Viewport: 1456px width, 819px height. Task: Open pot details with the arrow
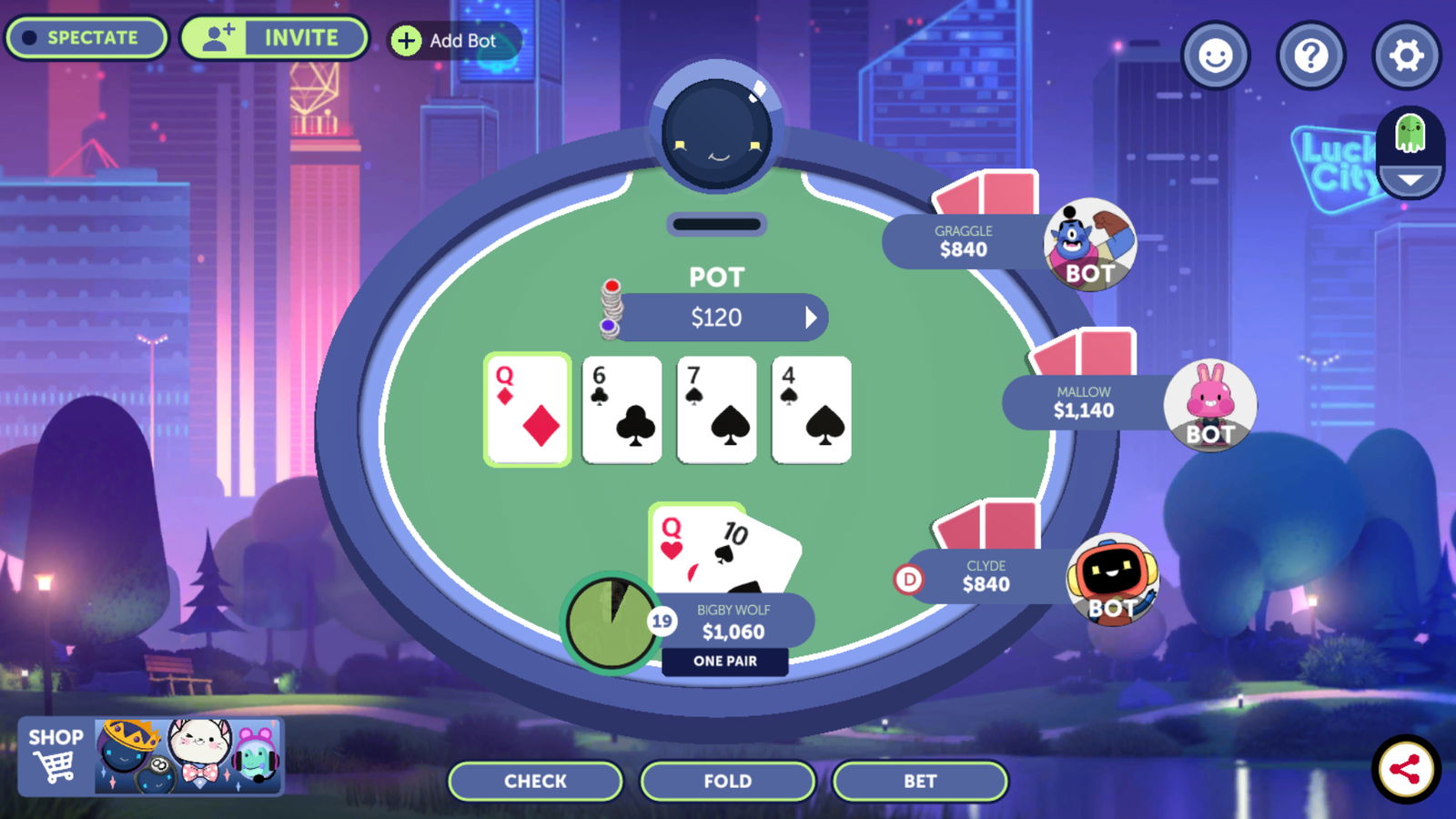pos(813,317)
